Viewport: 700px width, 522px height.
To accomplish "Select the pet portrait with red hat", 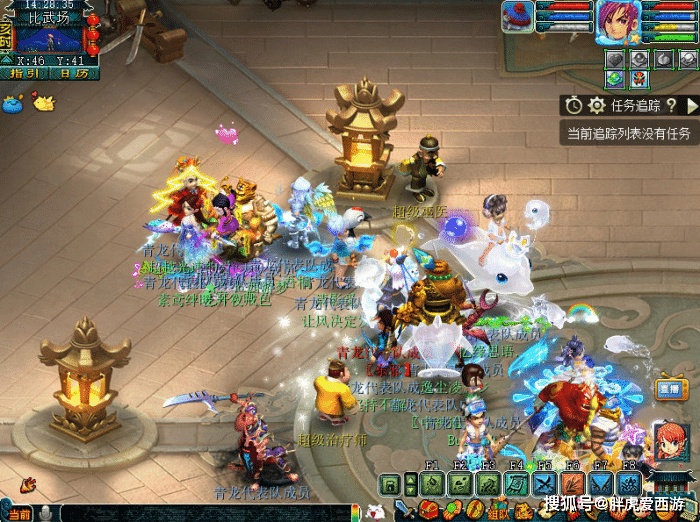I will pyautogui.click(x=518, y=18).
